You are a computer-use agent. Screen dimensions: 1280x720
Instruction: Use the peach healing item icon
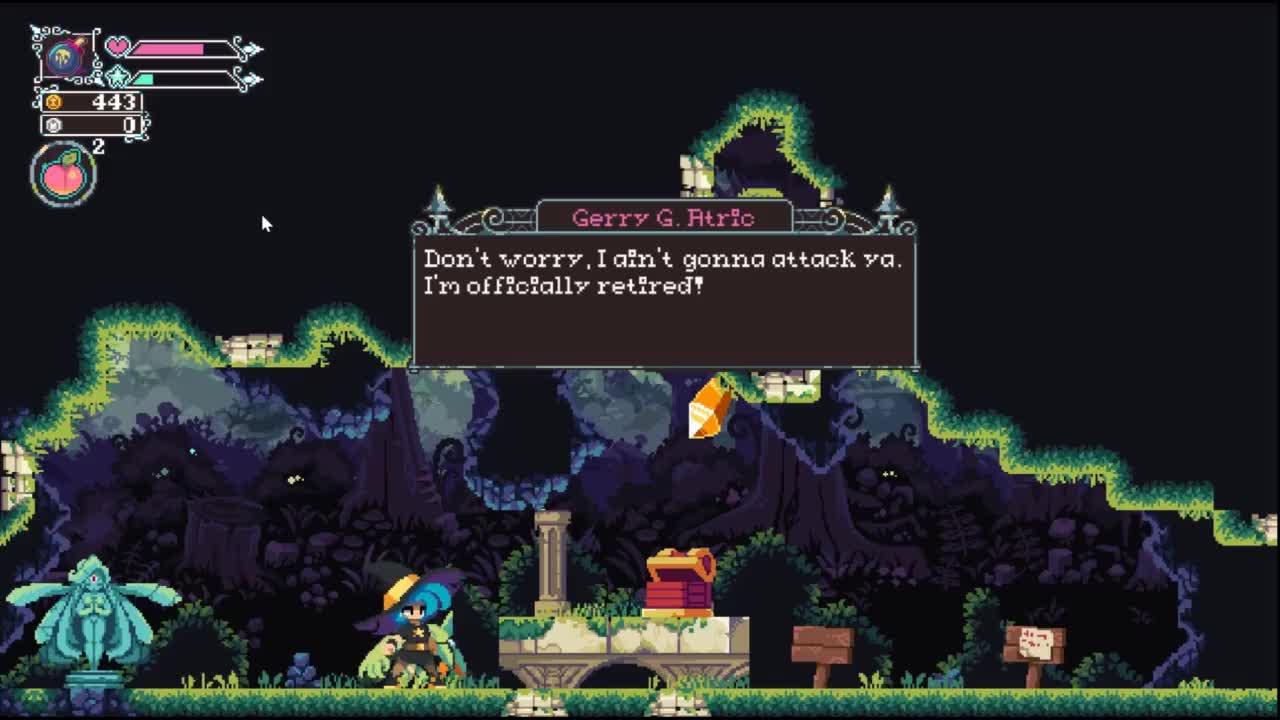(64, 175)
